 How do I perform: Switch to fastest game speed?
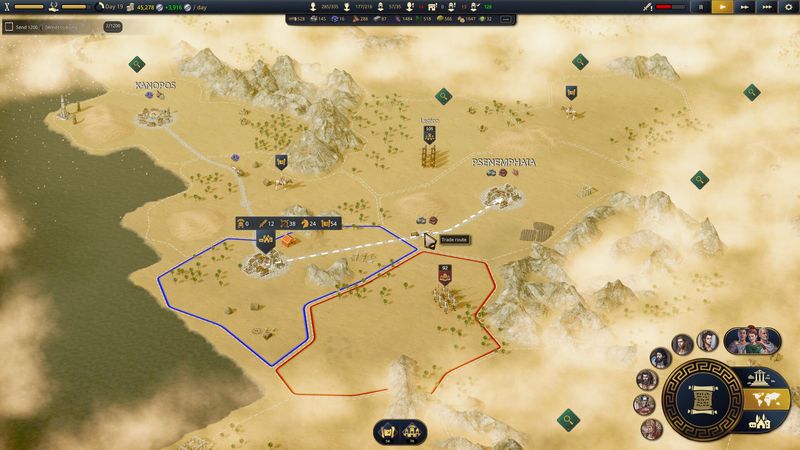click(766, 7)
